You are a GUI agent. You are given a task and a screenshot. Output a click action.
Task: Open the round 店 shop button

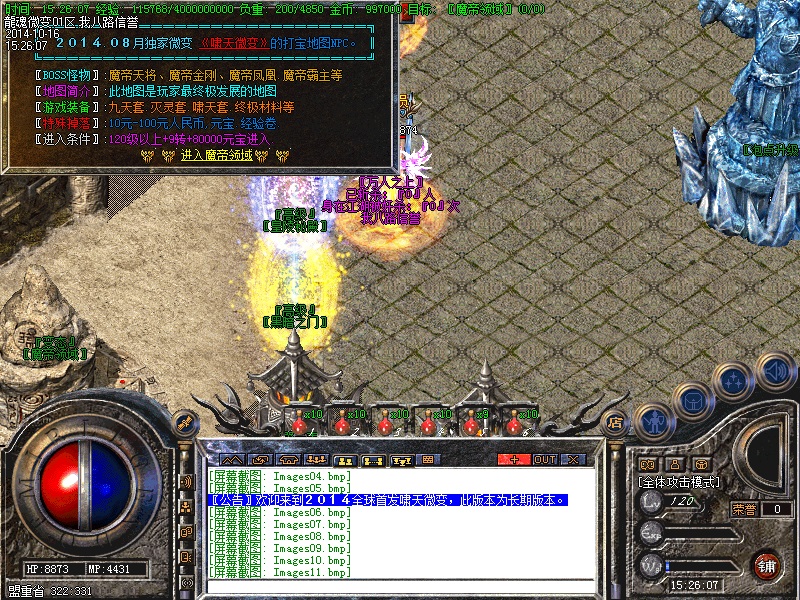pos(617,421)
